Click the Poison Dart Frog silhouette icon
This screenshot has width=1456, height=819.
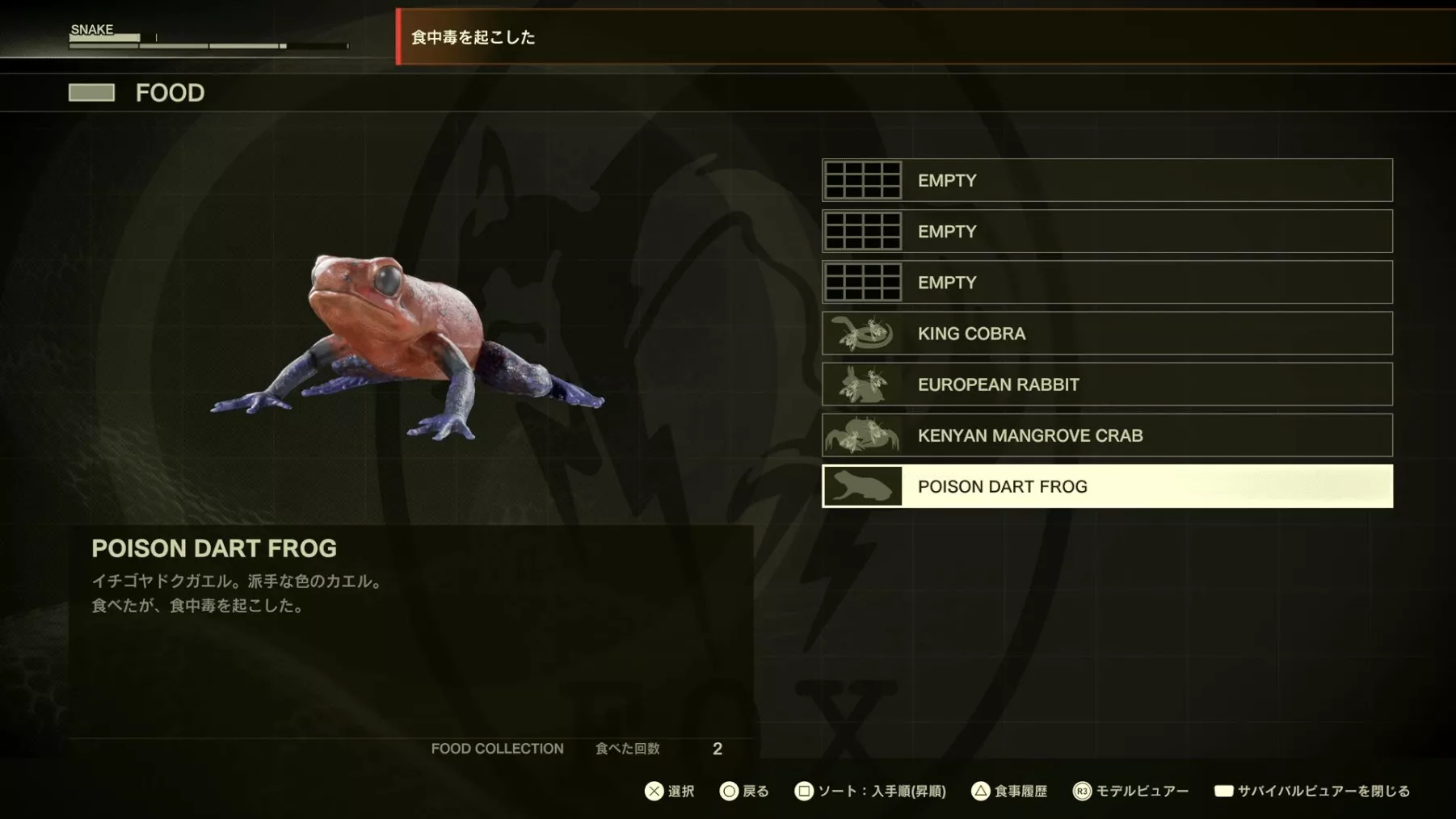[862, 486]
